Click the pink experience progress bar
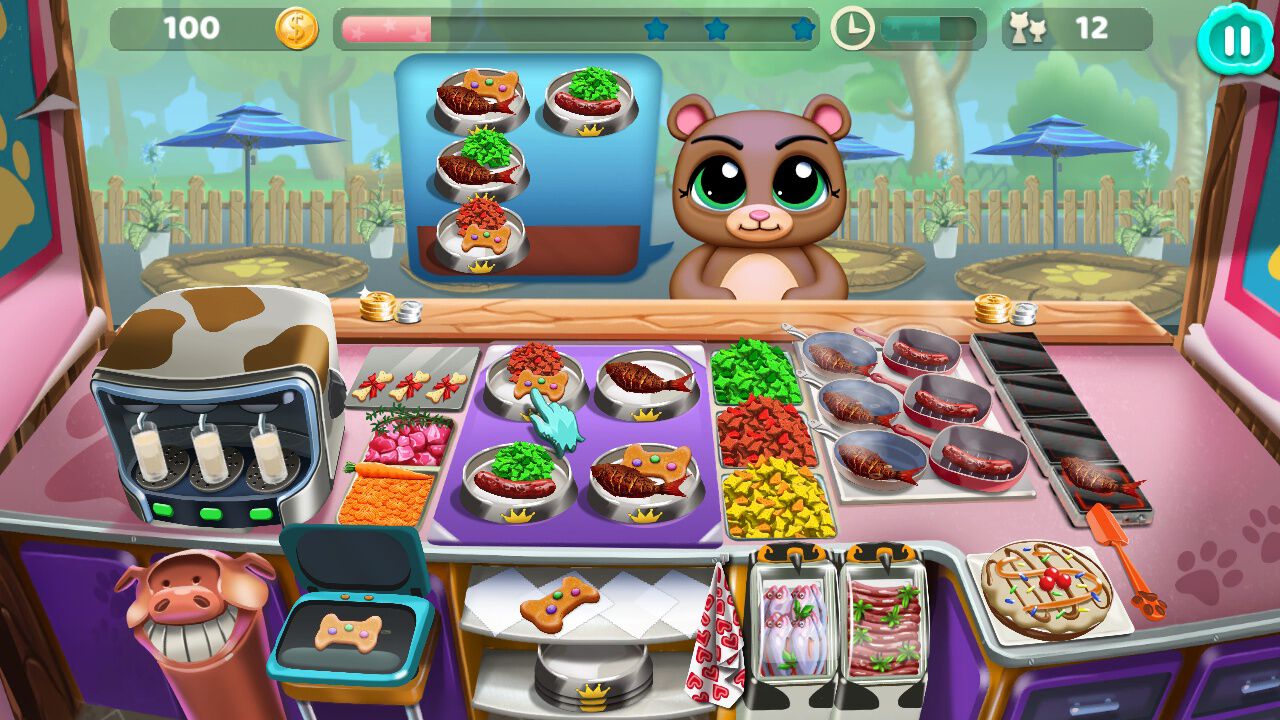 pyautogui.click(x=385, y=27)
